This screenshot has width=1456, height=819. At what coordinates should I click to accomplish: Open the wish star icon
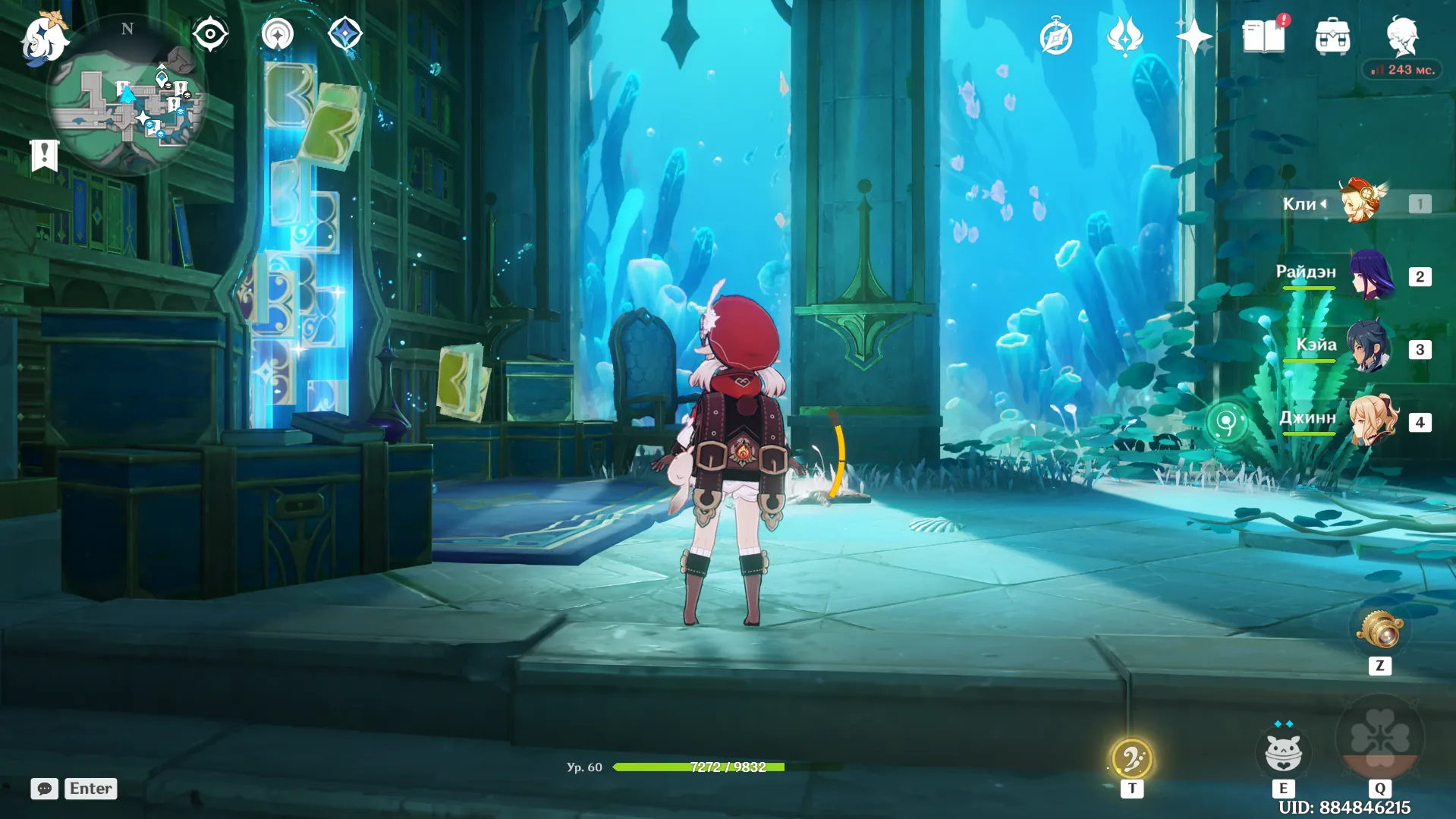click(x=1193, y=36)
